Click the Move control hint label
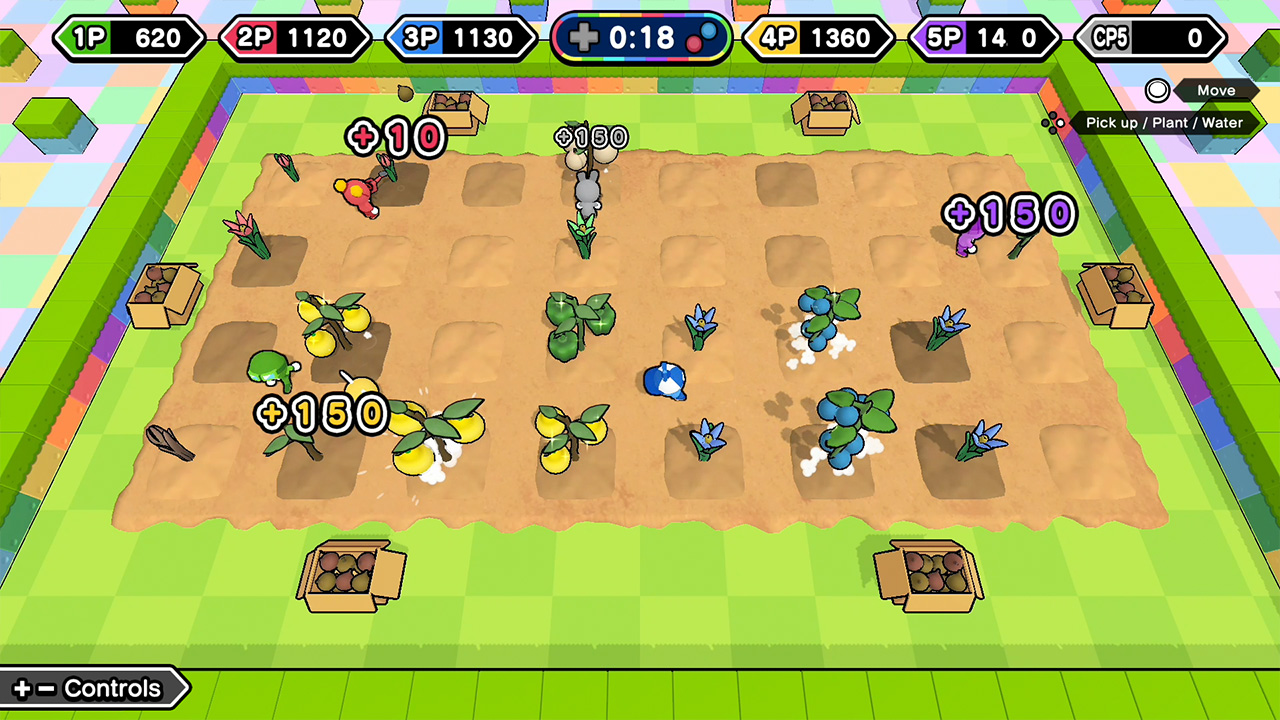Screen dimensions: 1280x720 pyautogui.click(x=1216, y=90)
